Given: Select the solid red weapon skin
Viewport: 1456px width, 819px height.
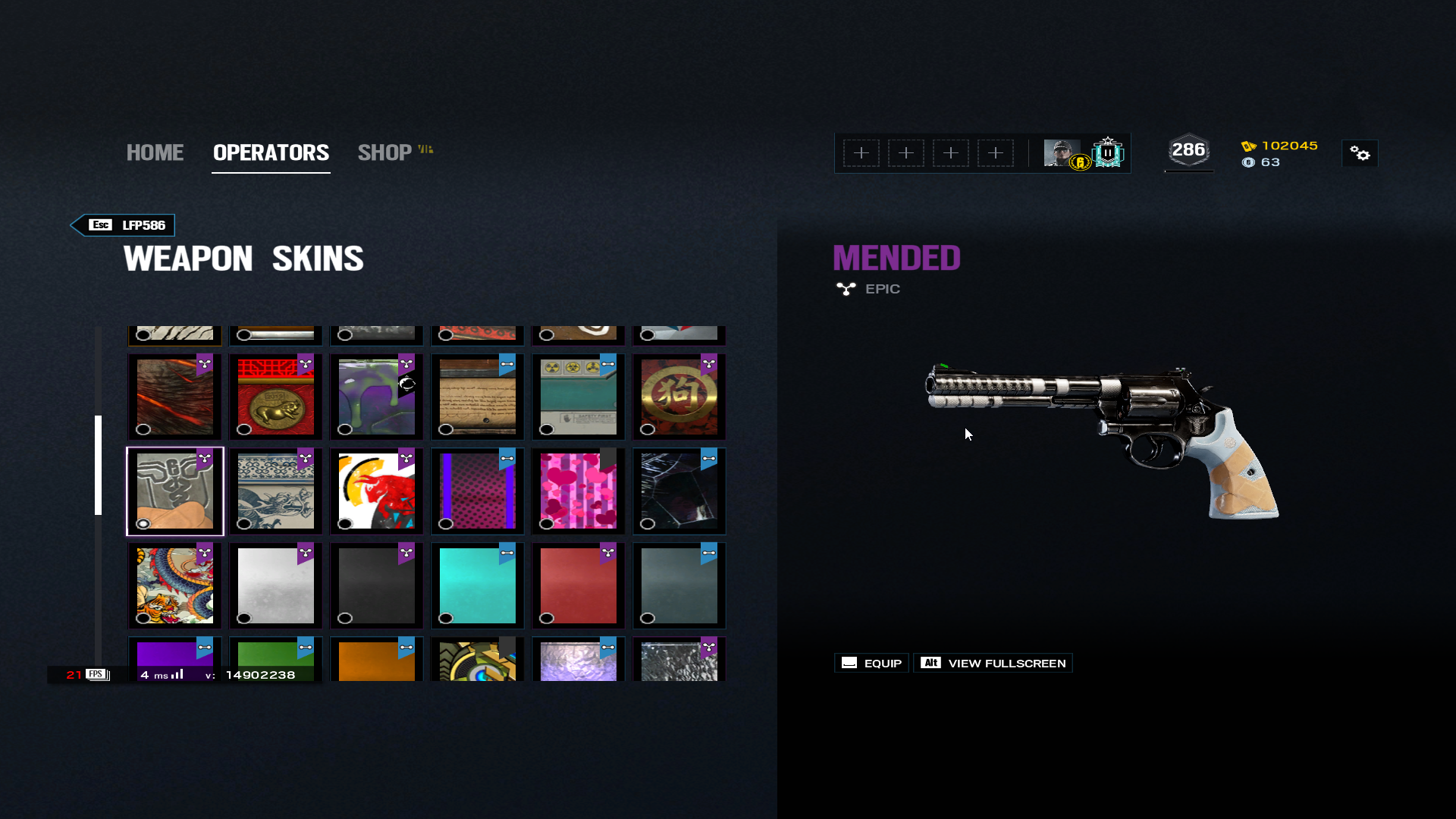Looking at the screenshot, I should (579, 585).
